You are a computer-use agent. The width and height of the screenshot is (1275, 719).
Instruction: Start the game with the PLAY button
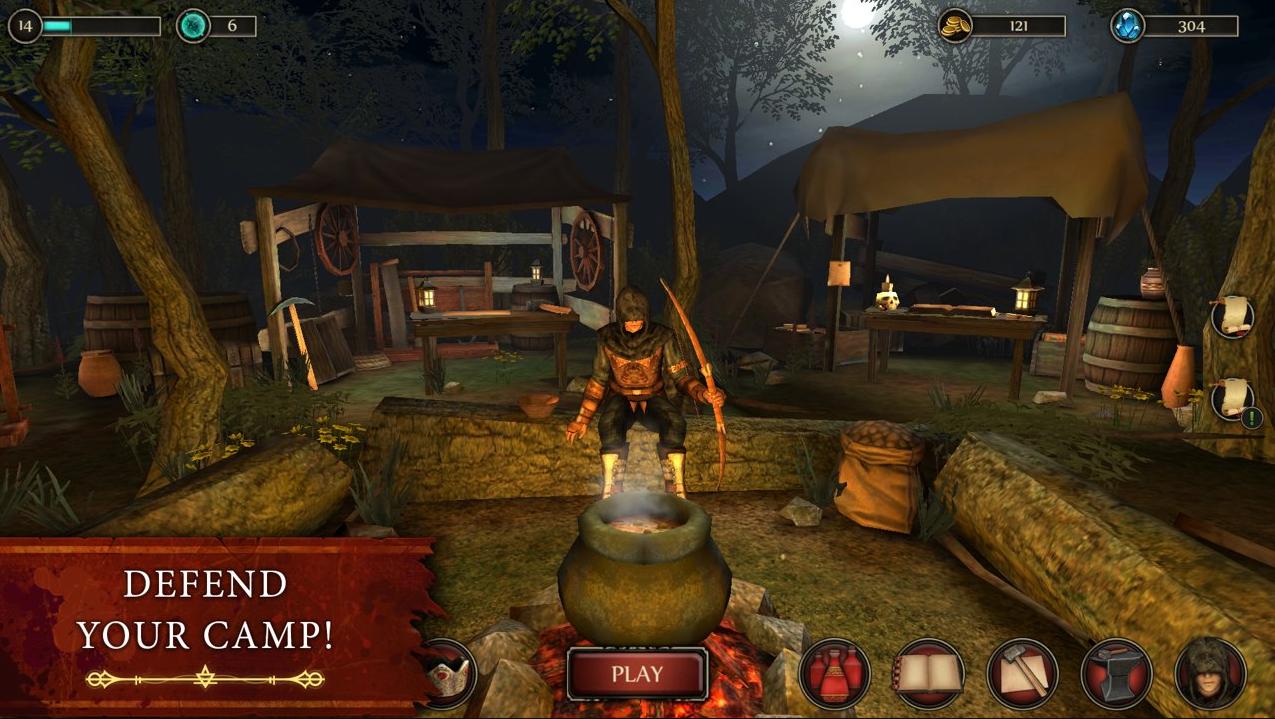[x=637, y=674]
